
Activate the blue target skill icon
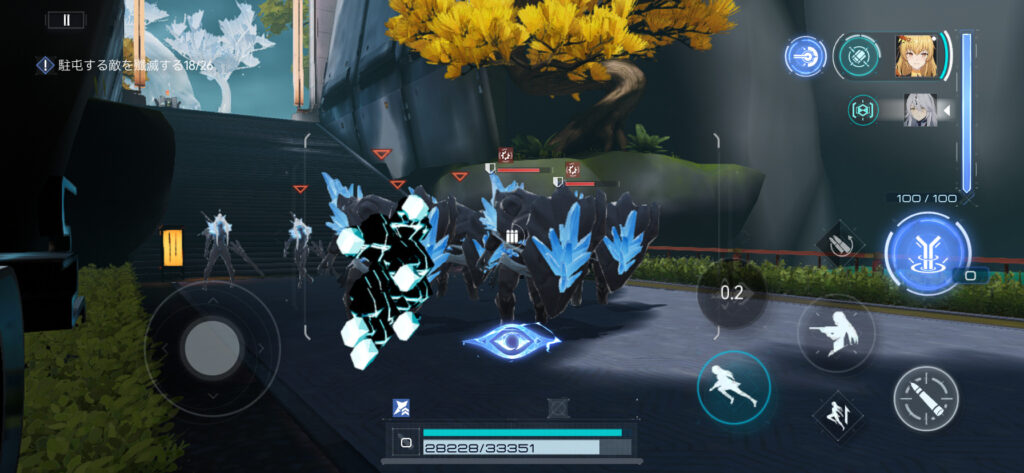pos(804,57)
